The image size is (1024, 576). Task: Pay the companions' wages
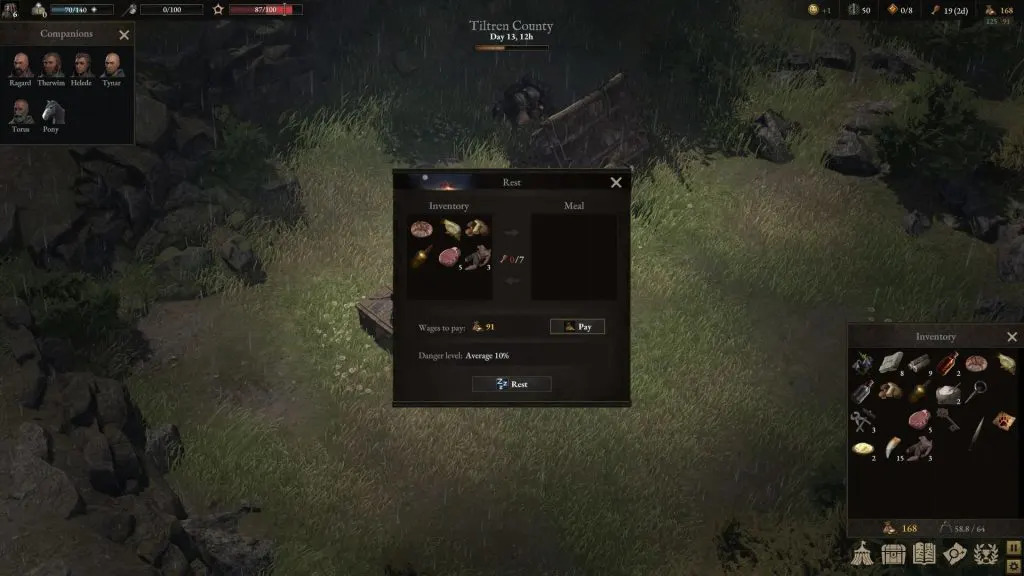coord(577,327)
